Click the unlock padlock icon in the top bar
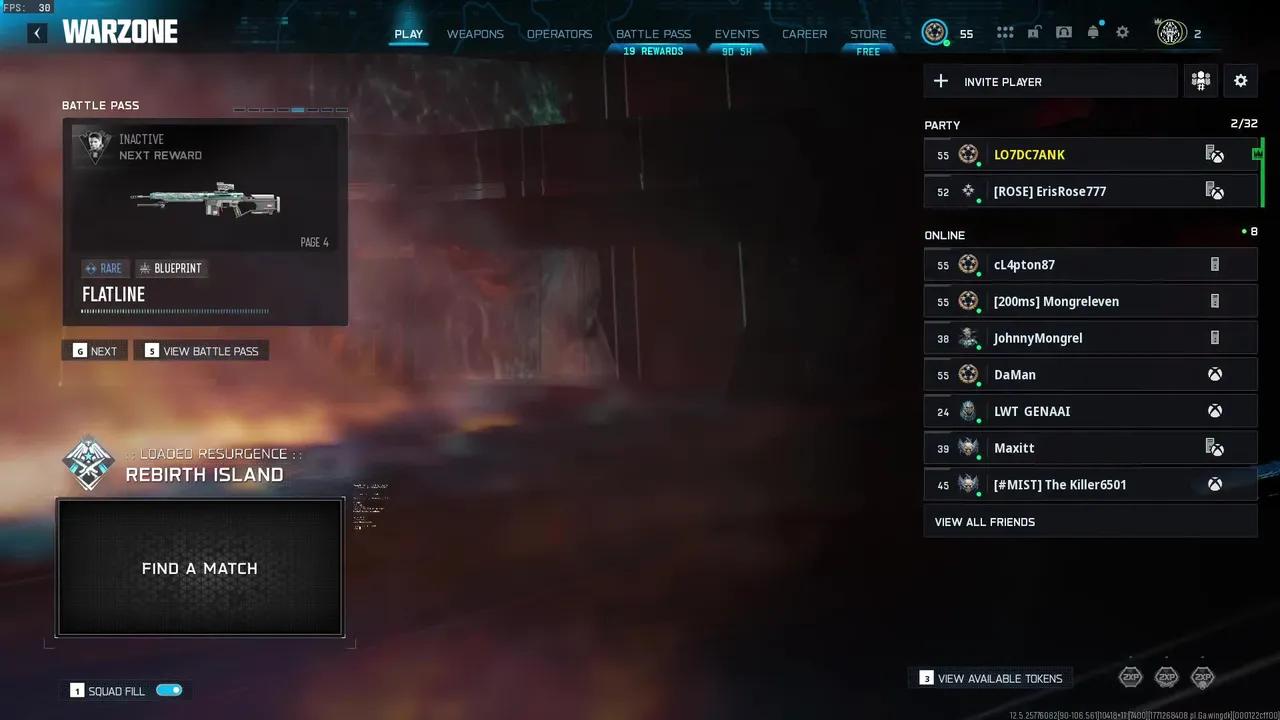 click(1034, 31)
